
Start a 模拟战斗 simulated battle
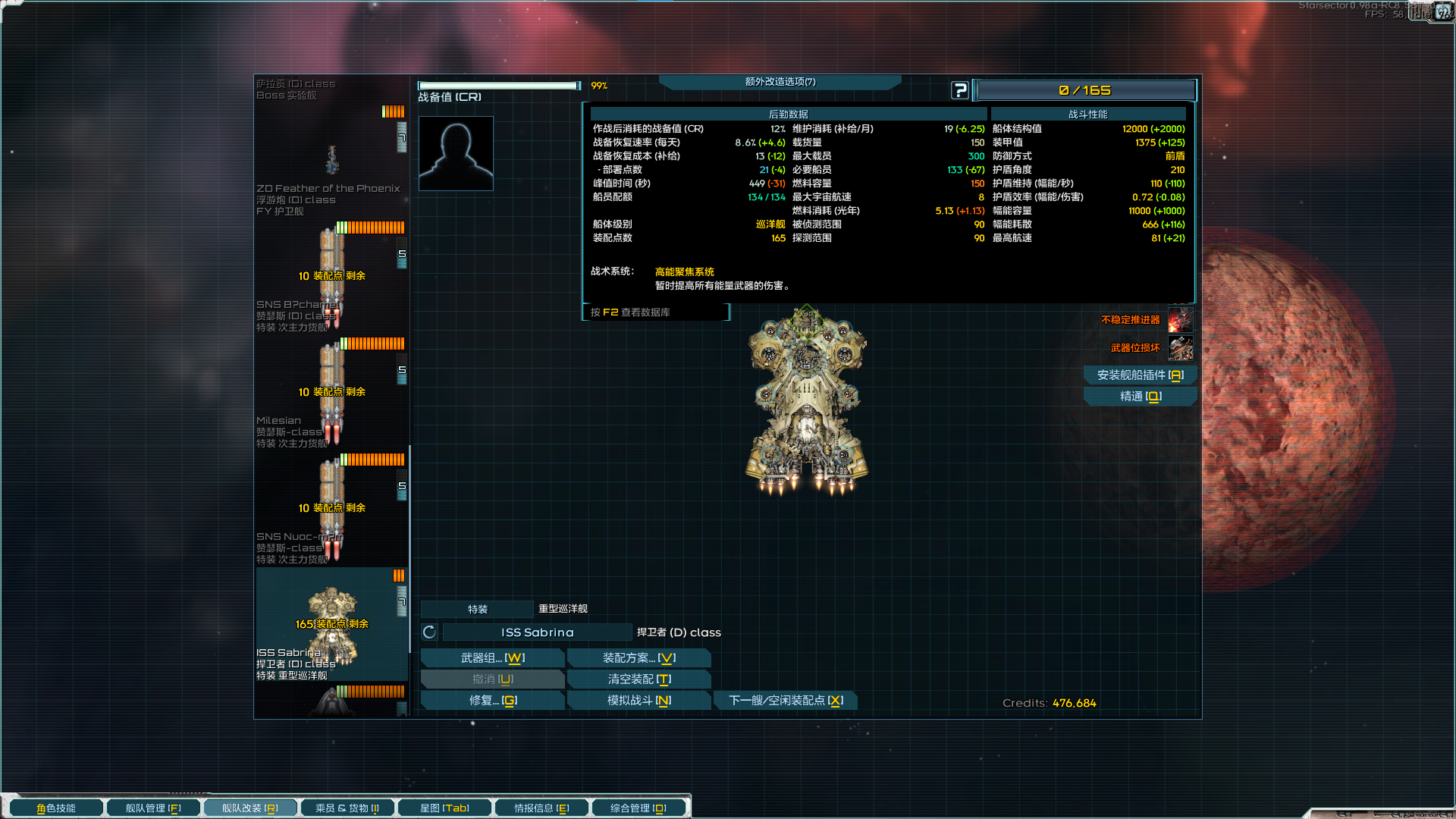coord(639,701)
